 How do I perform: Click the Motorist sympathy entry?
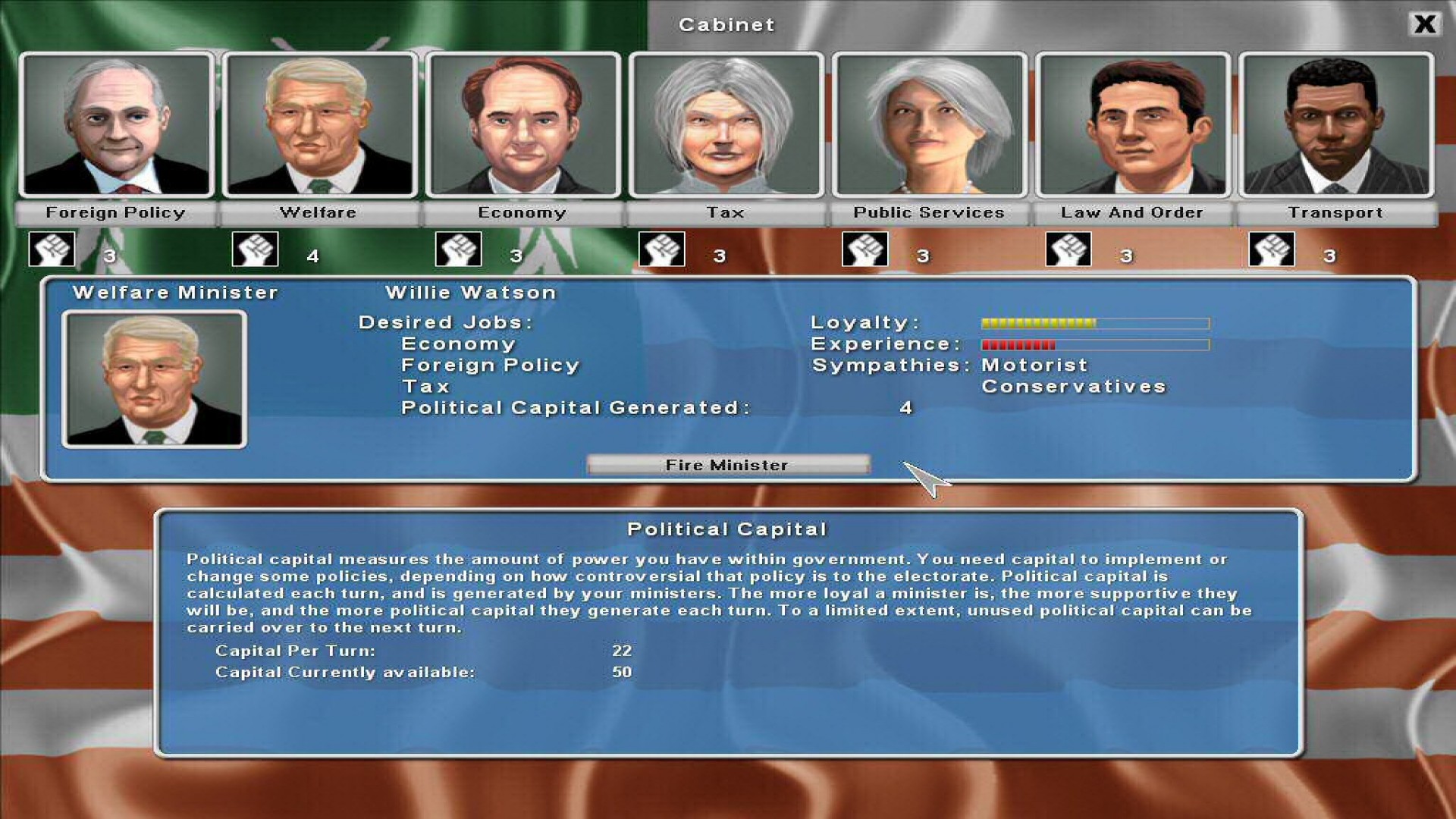1033,365
